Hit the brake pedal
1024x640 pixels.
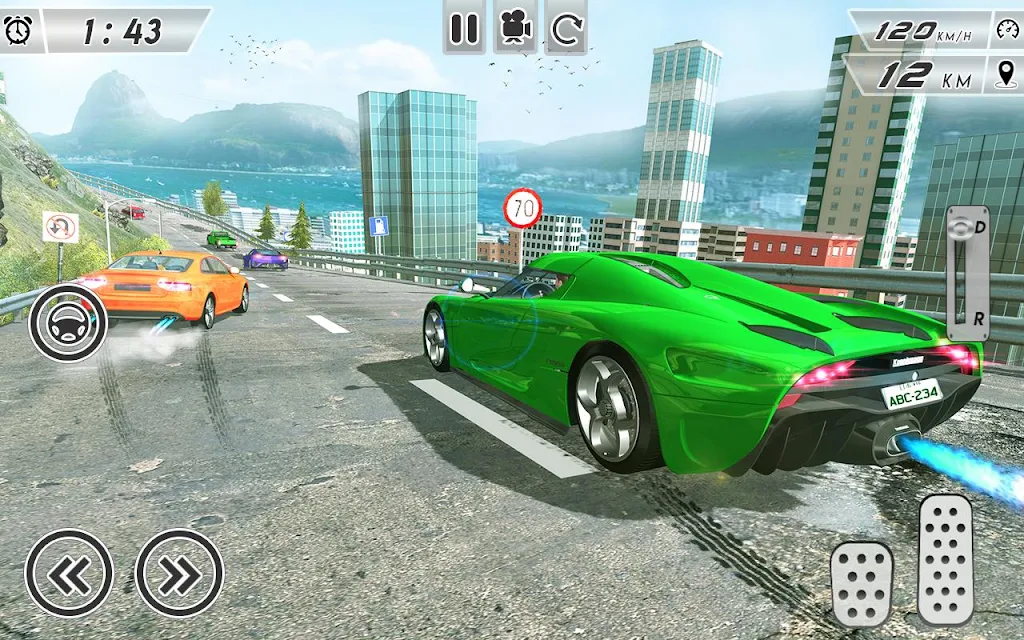coord(861,584)
